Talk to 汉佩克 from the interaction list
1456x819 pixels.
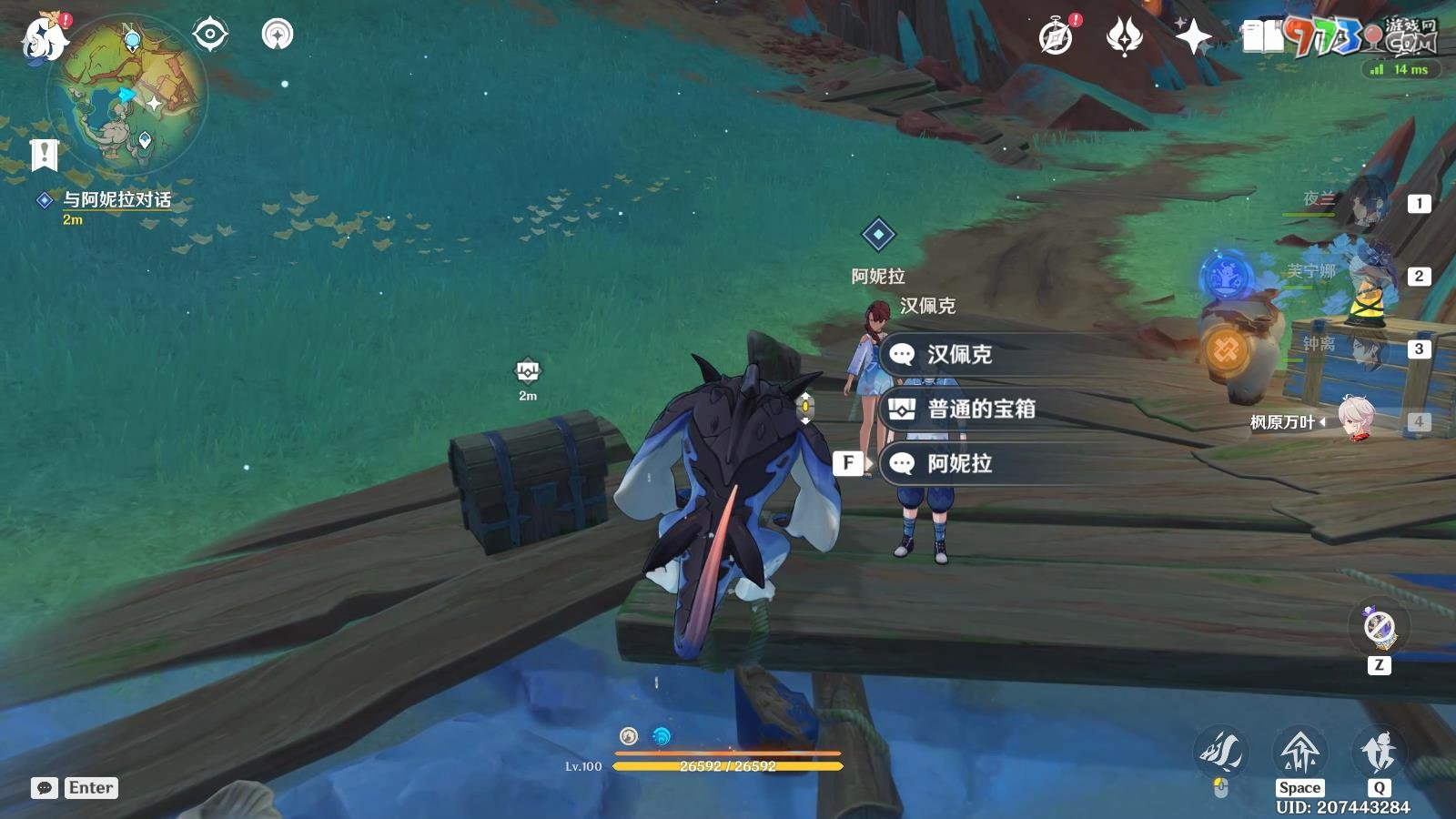coord(958,355)
